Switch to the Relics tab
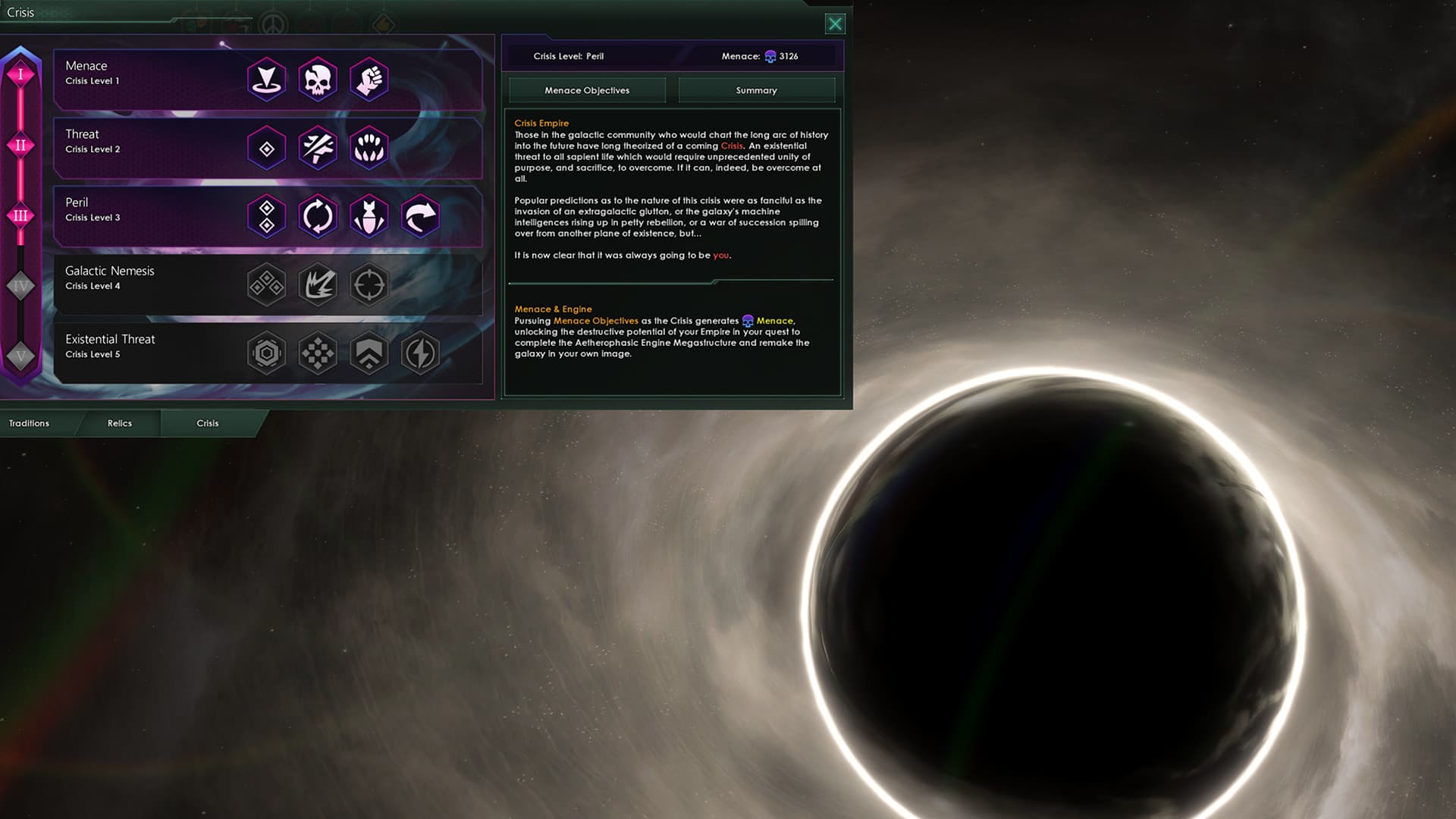Image resolution: width=1456 pixels, height=819 pixels. [x=120, y=423]
